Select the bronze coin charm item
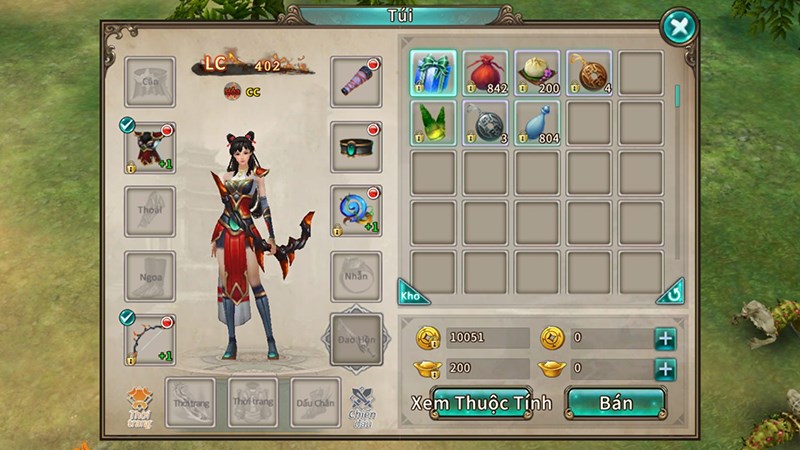 (x=589, y=73)
